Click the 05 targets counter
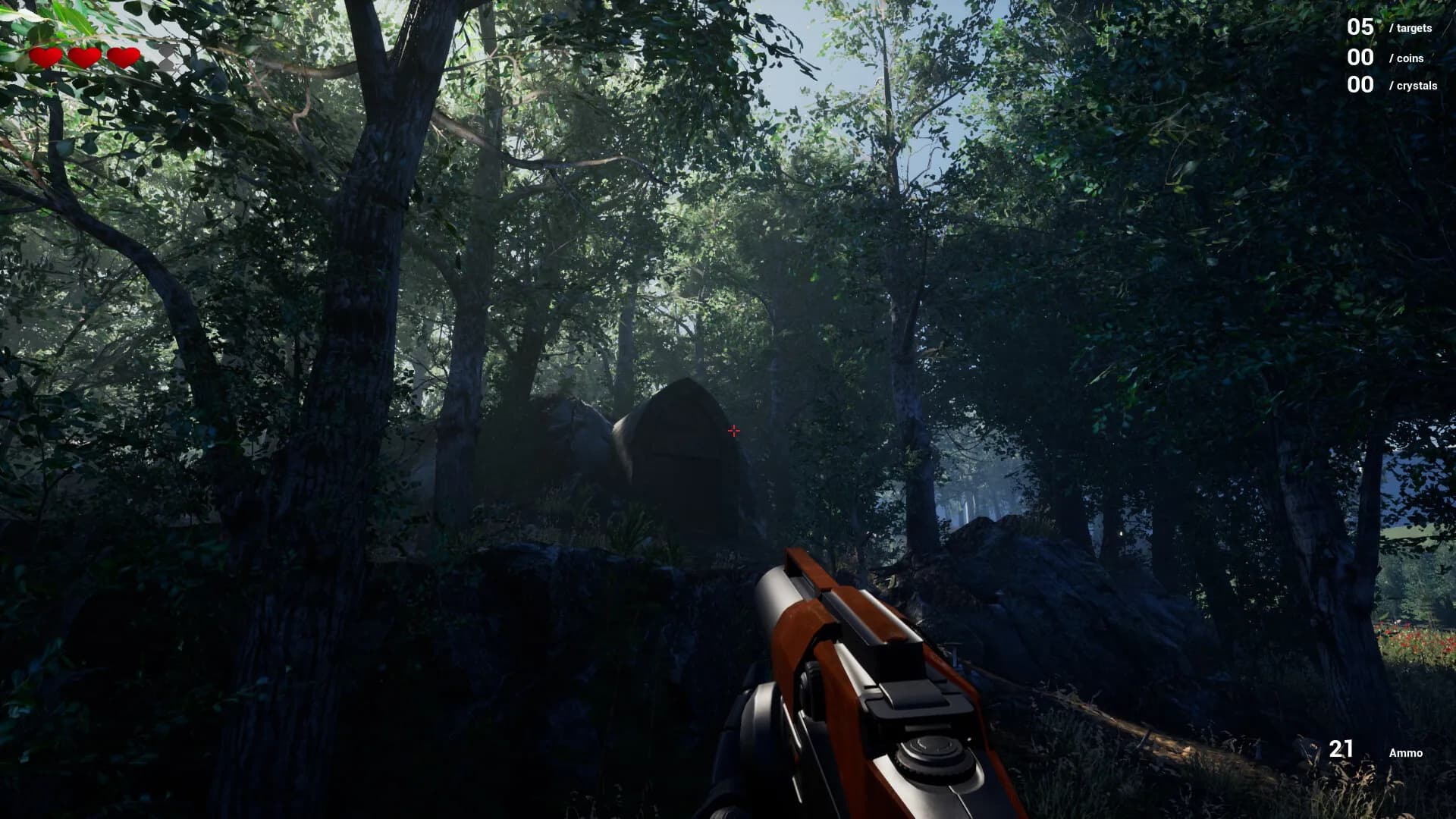The image size is (1456, 819). point(1360,27)
